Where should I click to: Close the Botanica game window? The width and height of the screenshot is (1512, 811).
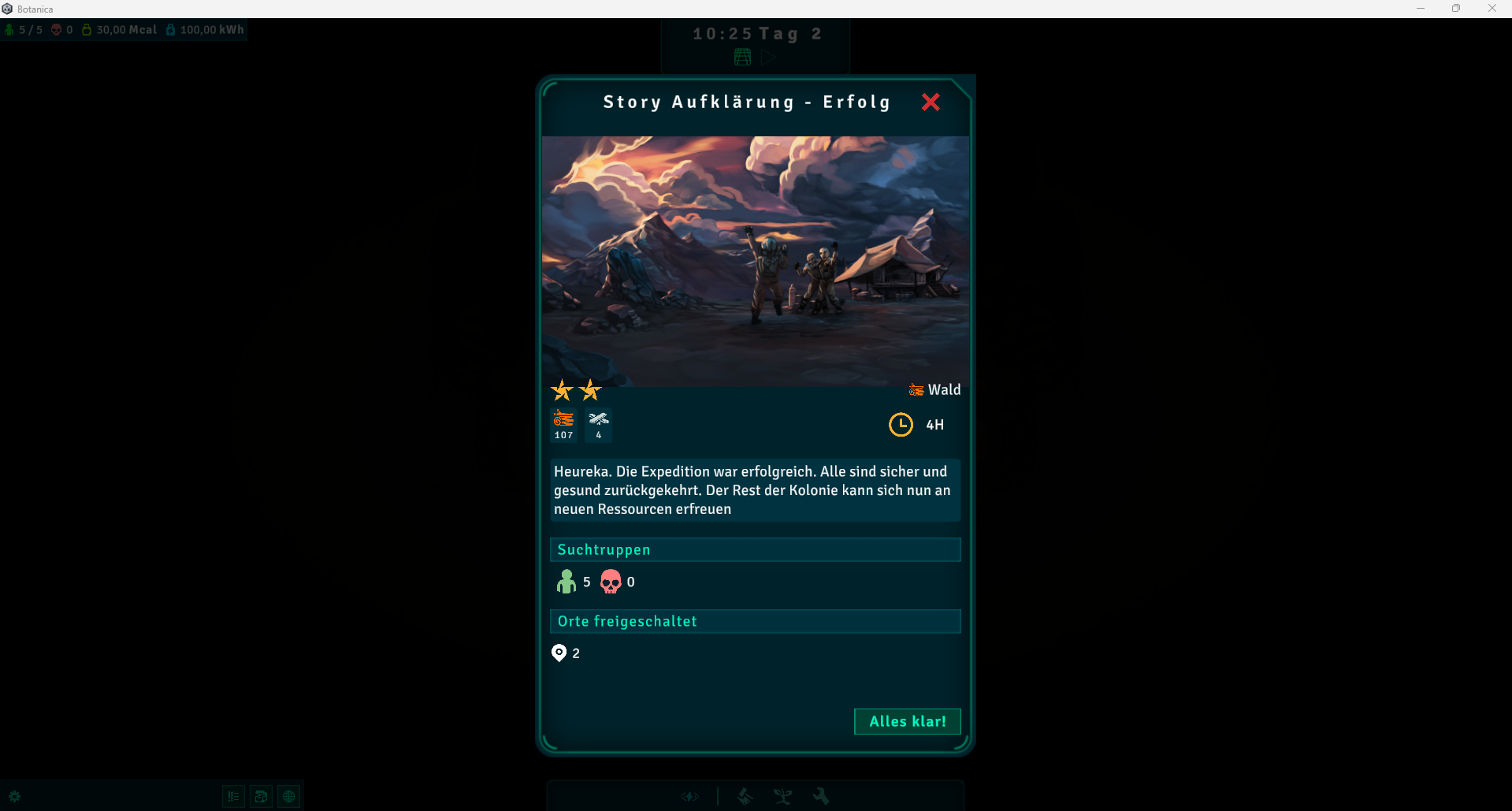point(1492,9)
